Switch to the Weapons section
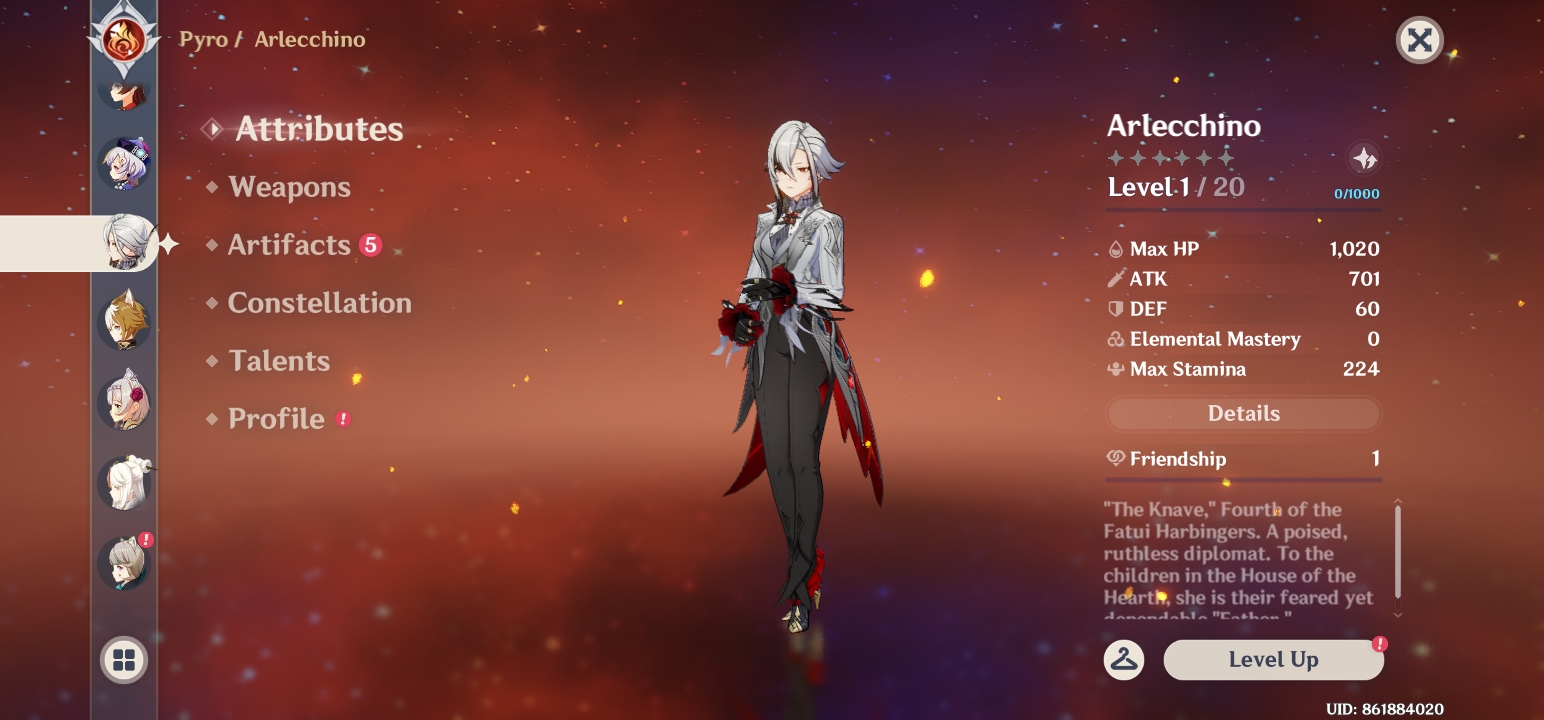This screenshot has height=720, width=1544. 289,187
